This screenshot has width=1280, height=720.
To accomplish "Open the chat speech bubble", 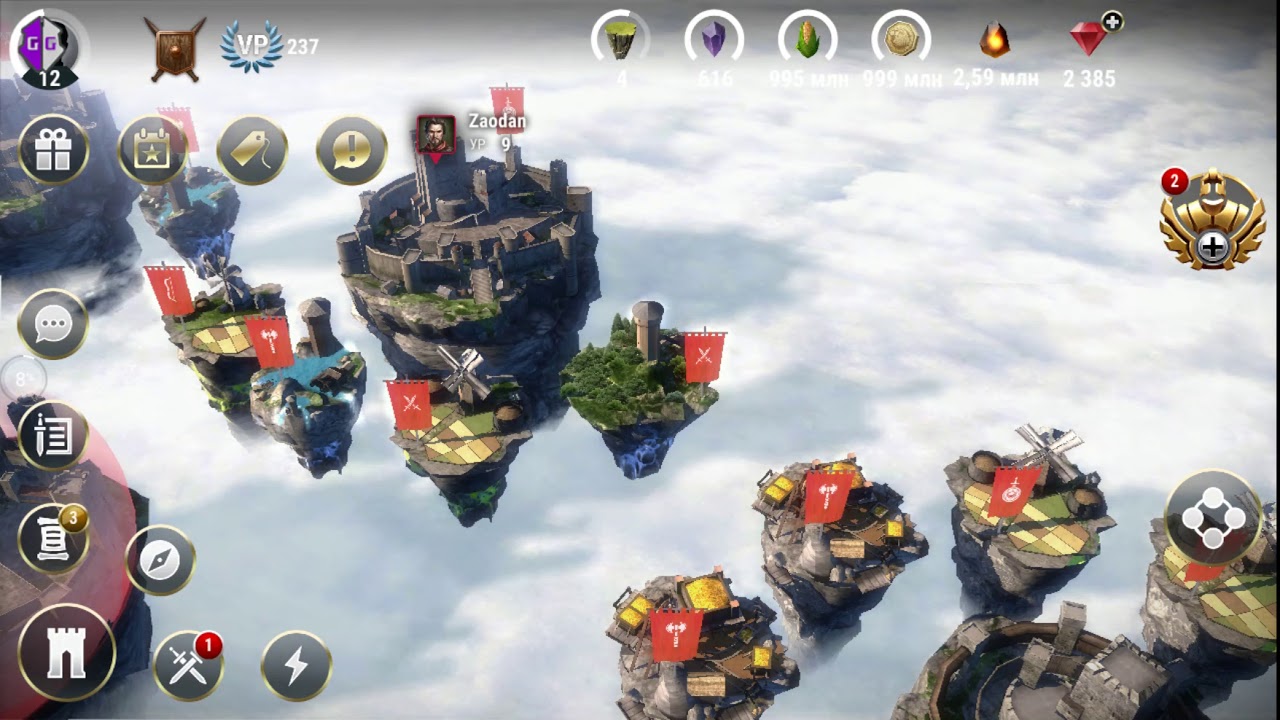I will click(53, 324).
